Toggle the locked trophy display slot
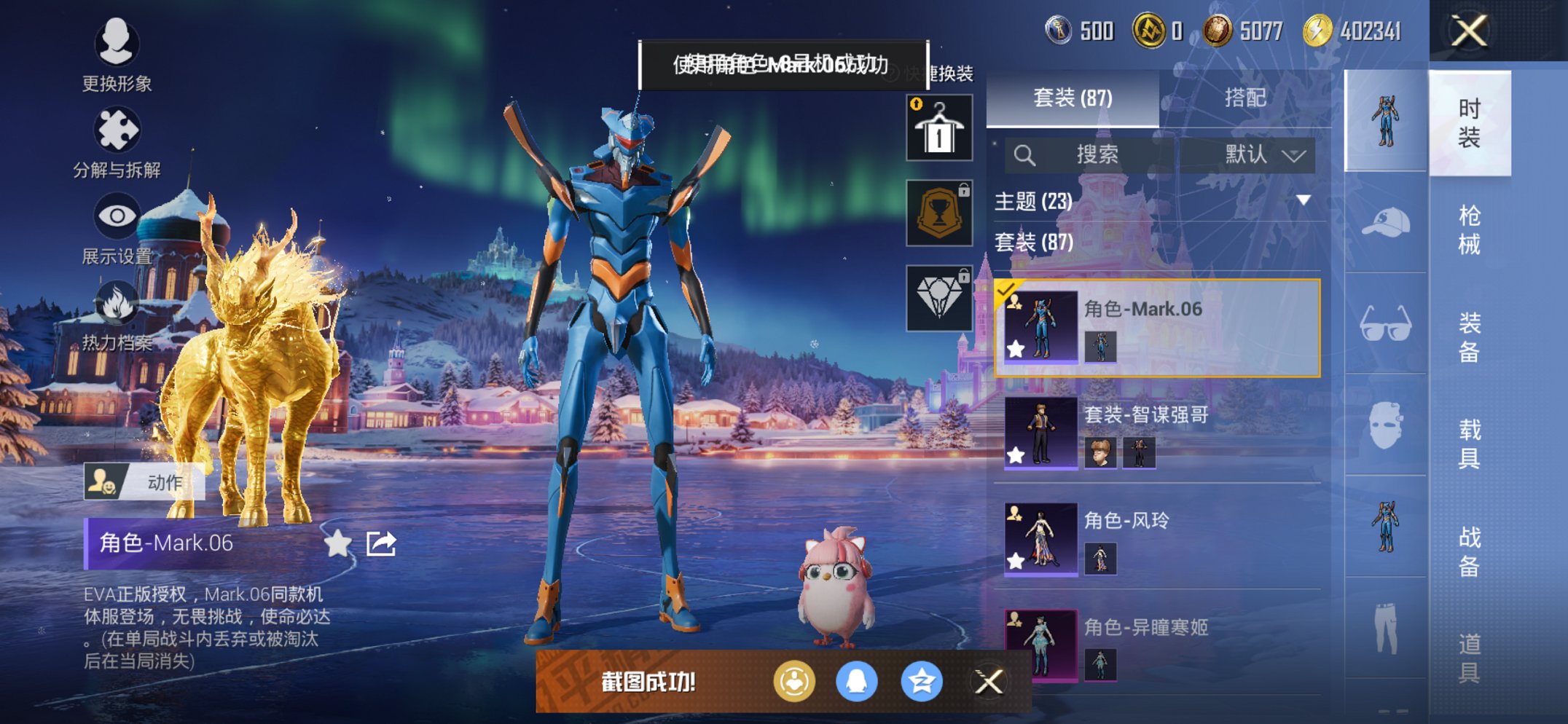This screenshot has width=1568, height=724. coord(938,213)
